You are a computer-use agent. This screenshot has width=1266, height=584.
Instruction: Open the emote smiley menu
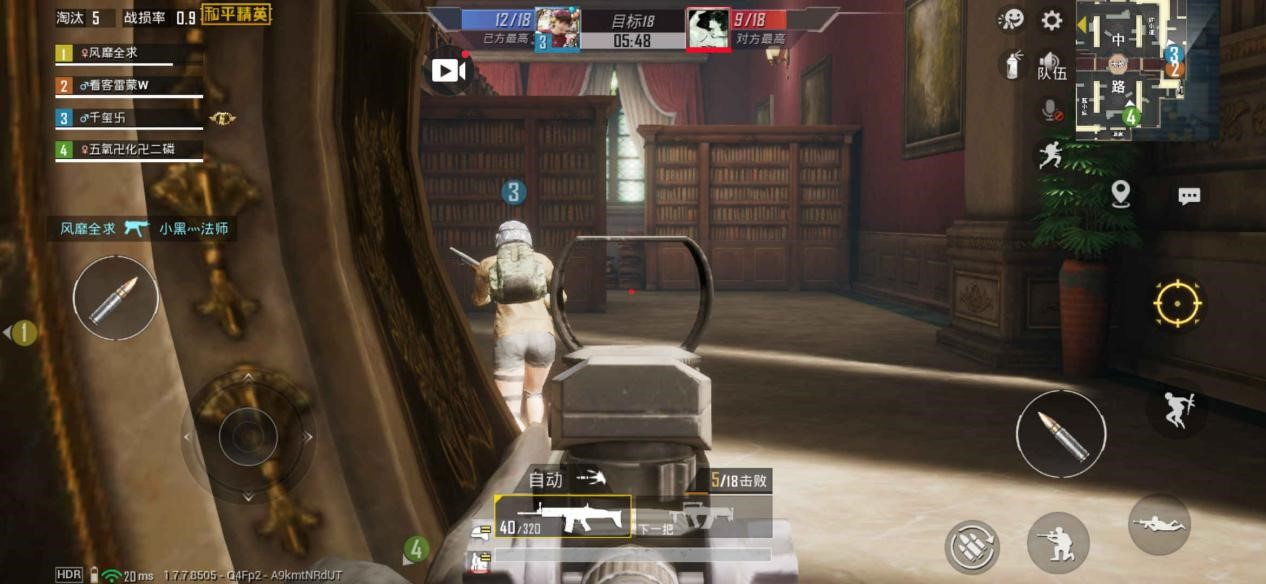(1012, 20)
